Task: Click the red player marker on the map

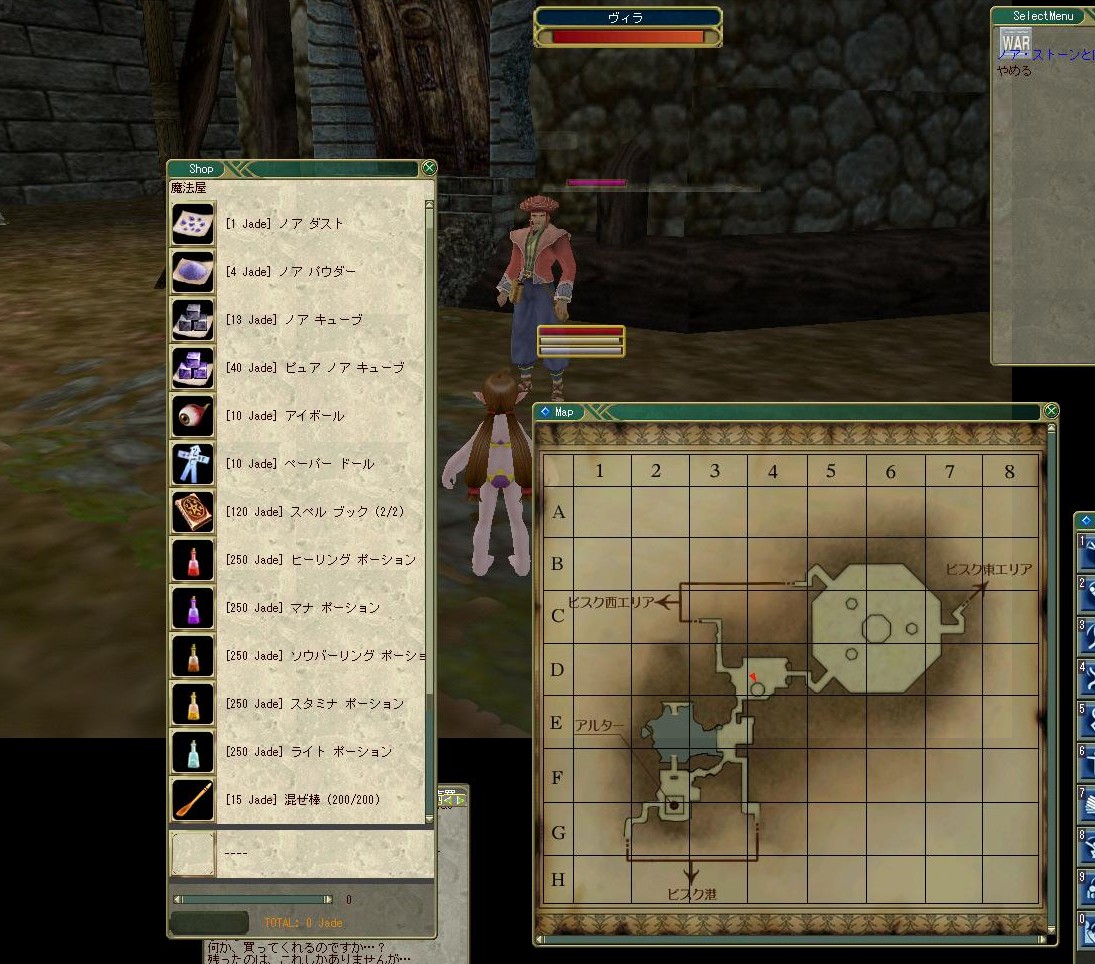Action: click(x=752, y=678)
